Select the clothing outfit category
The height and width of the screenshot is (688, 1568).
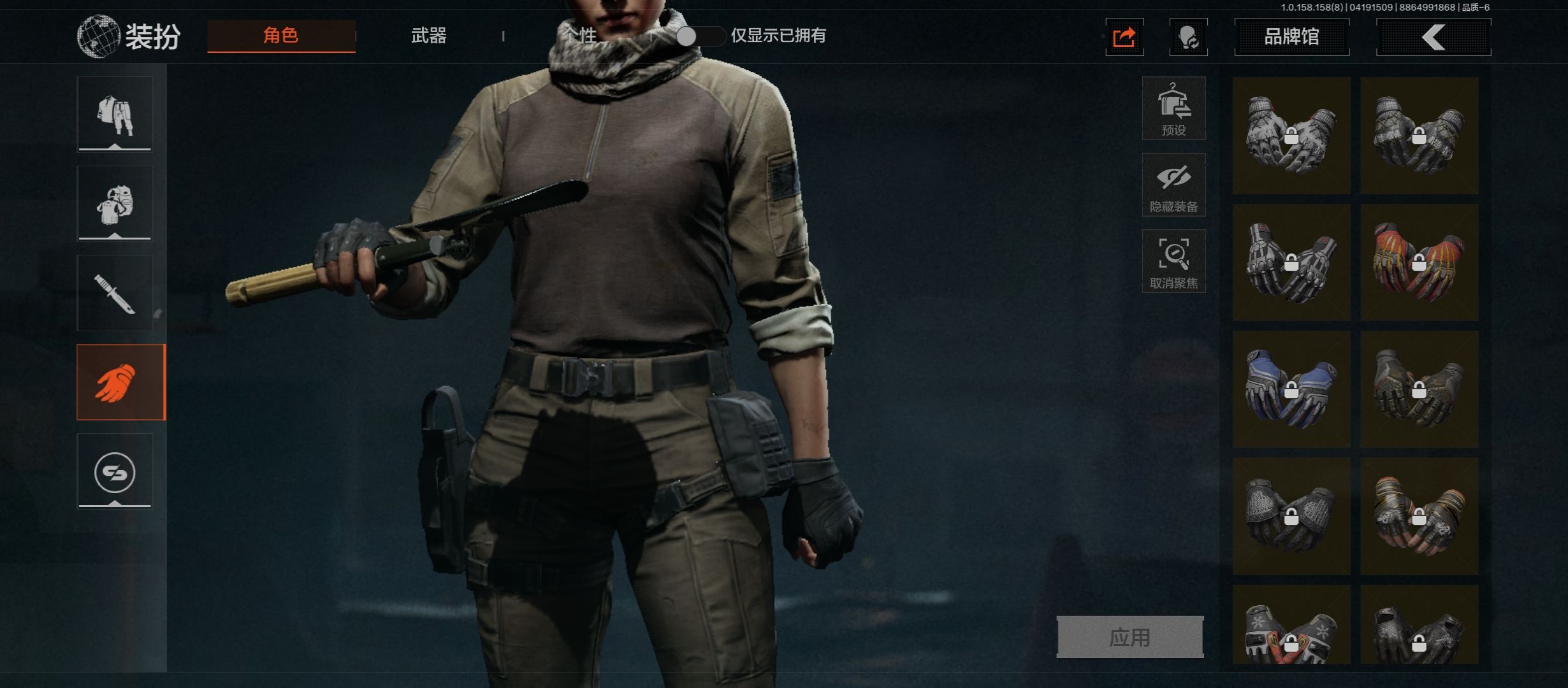click(115, 114)
